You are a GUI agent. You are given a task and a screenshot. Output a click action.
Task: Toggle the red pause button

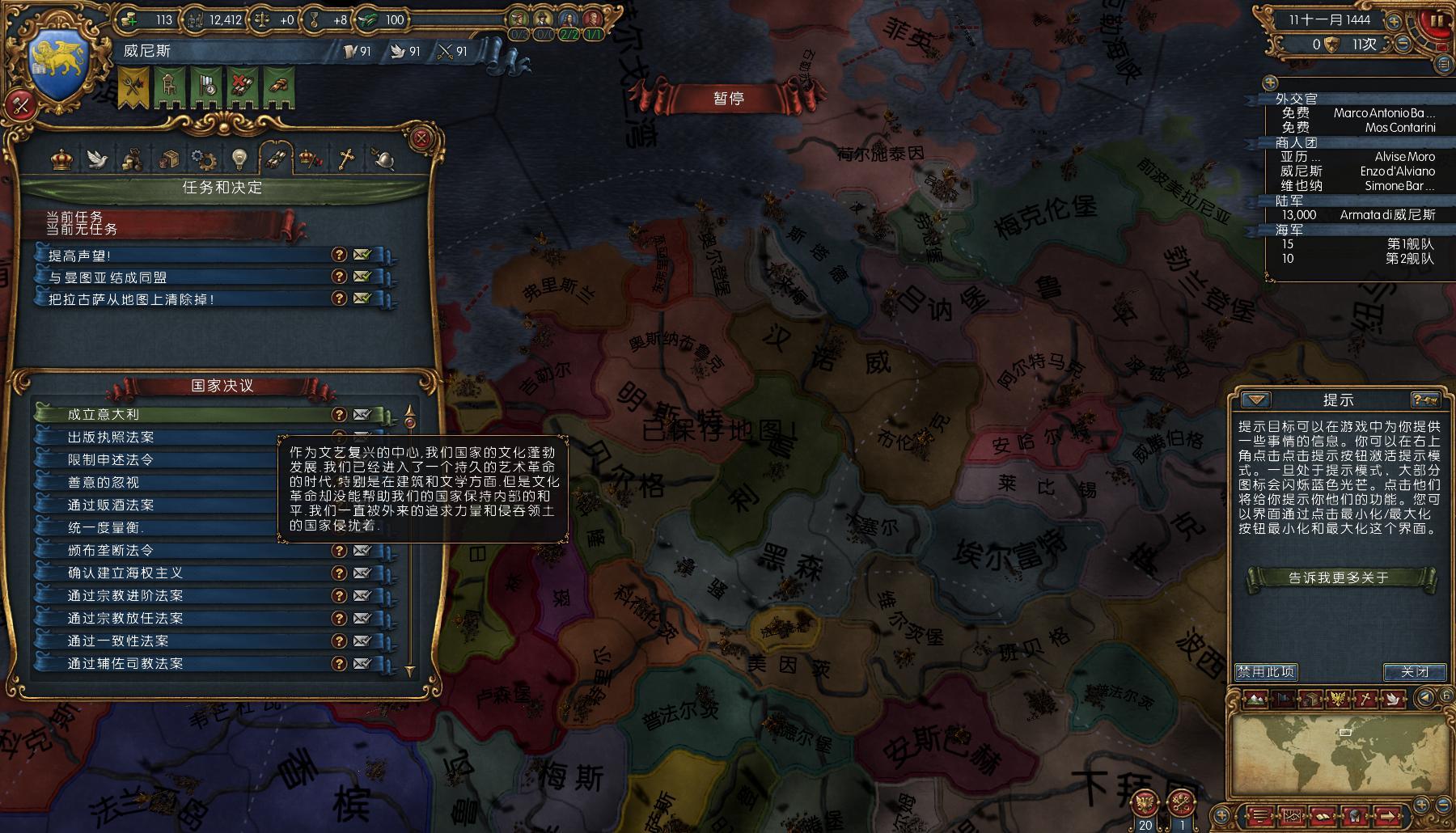tap(1437, 20)
